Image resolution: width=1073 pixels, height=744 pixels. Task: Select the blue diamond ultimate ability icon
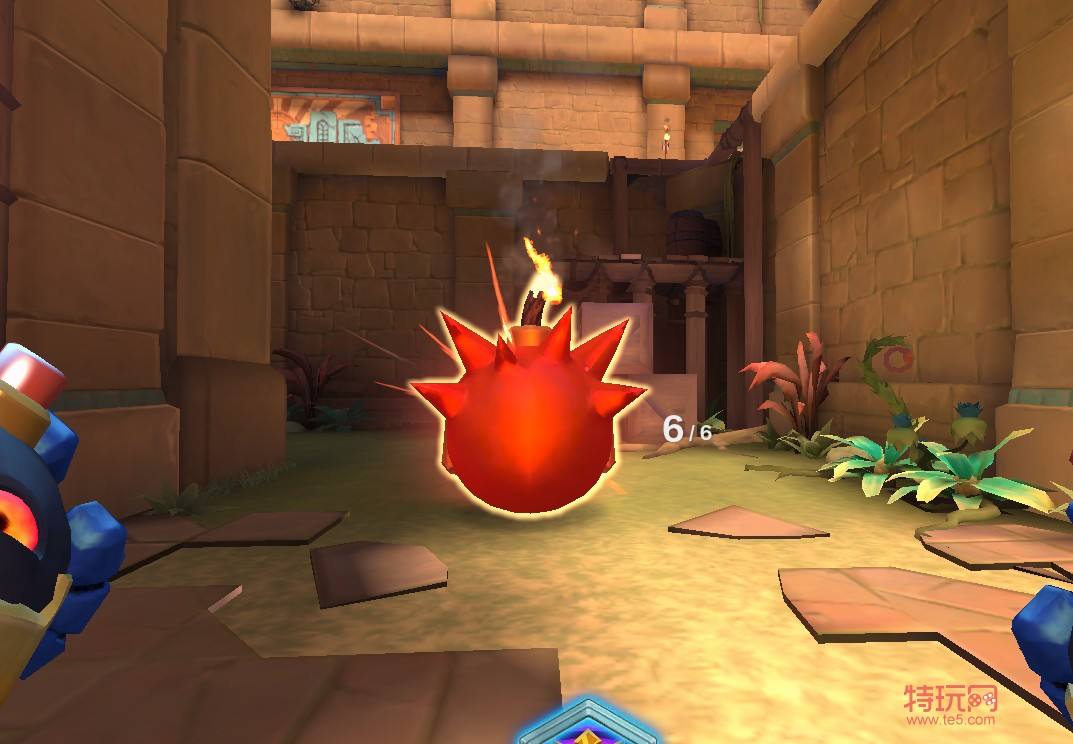point(588,727)
